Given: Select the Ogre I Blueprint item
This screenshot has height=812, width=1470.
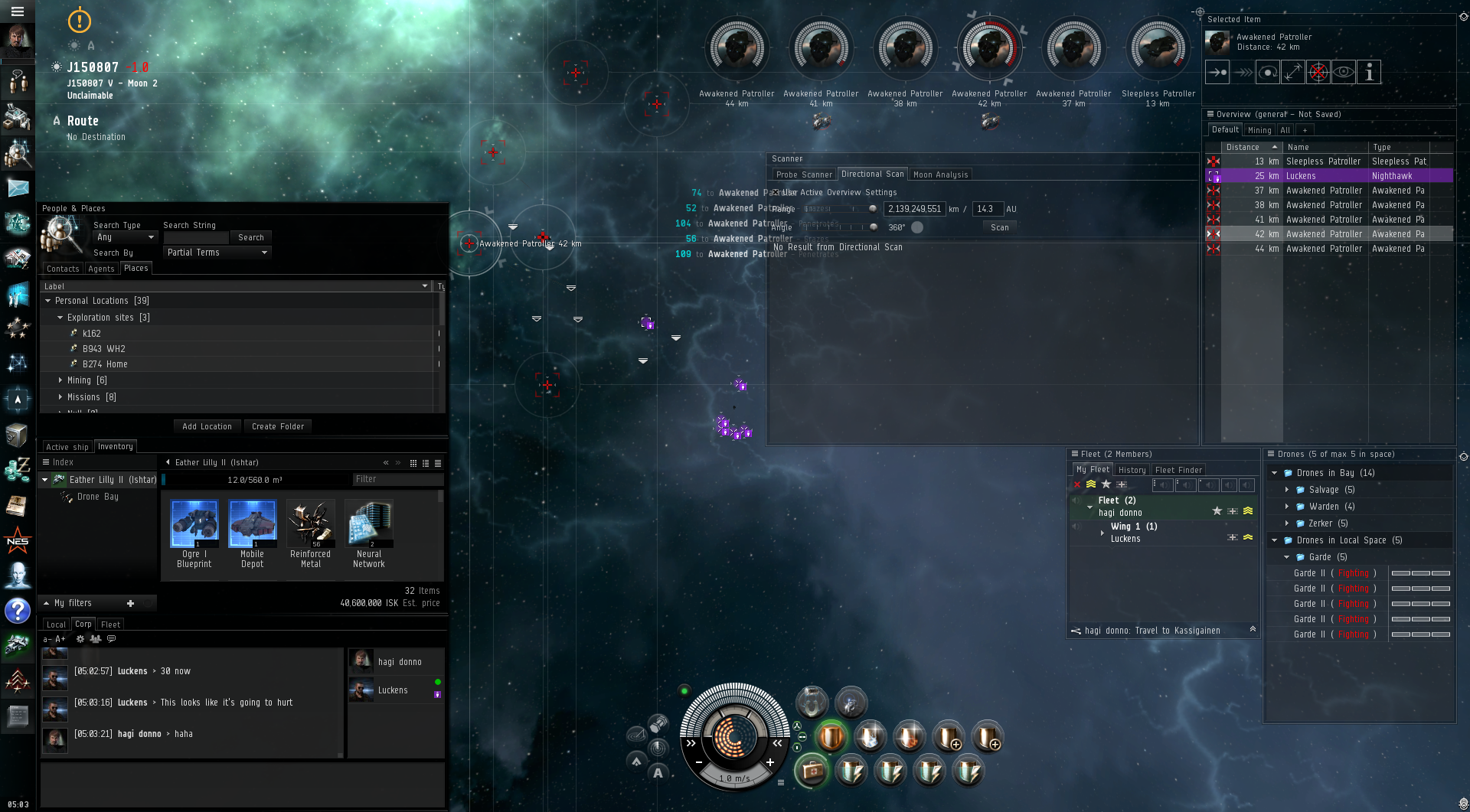Looking at the screenshot, I should click(194, 533).
